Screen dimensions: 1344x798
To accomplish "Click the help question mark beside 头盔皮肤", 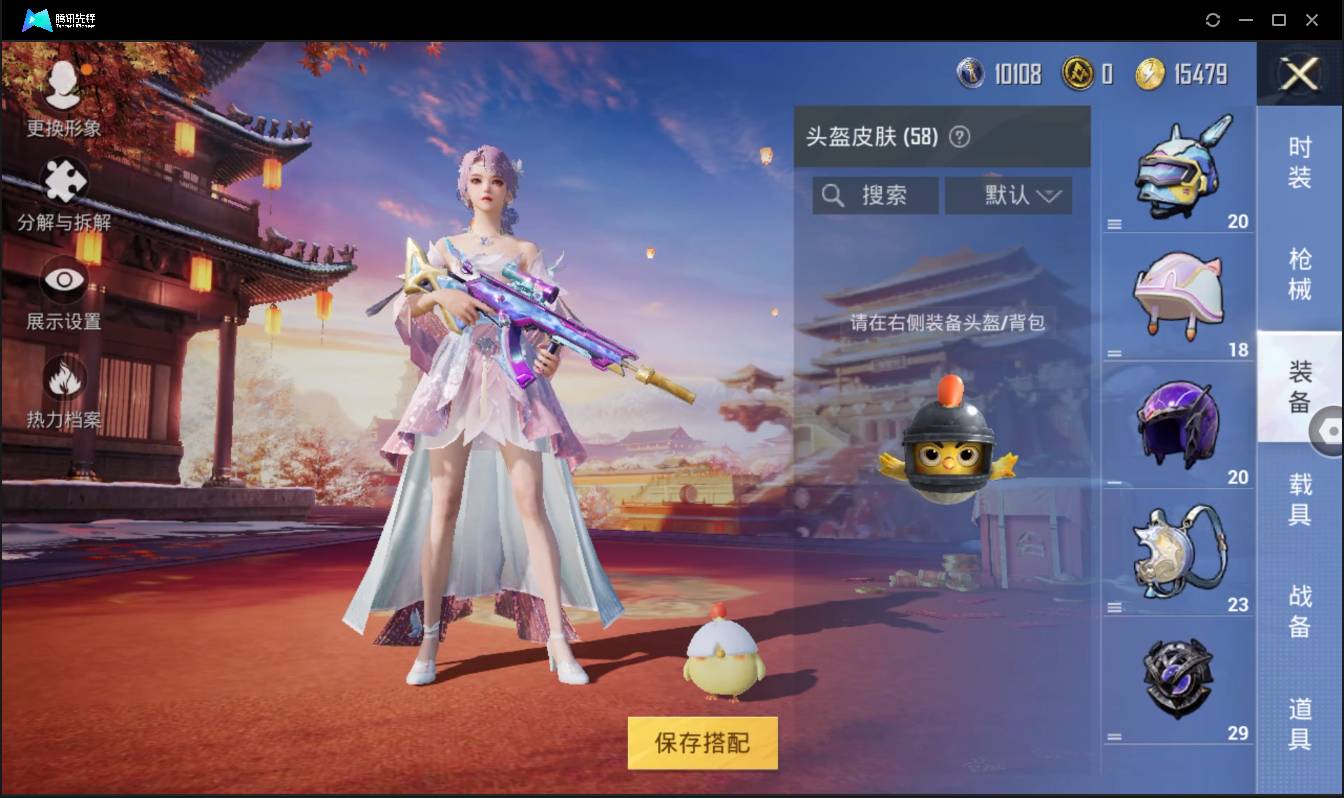I will [x=961, y=137].
